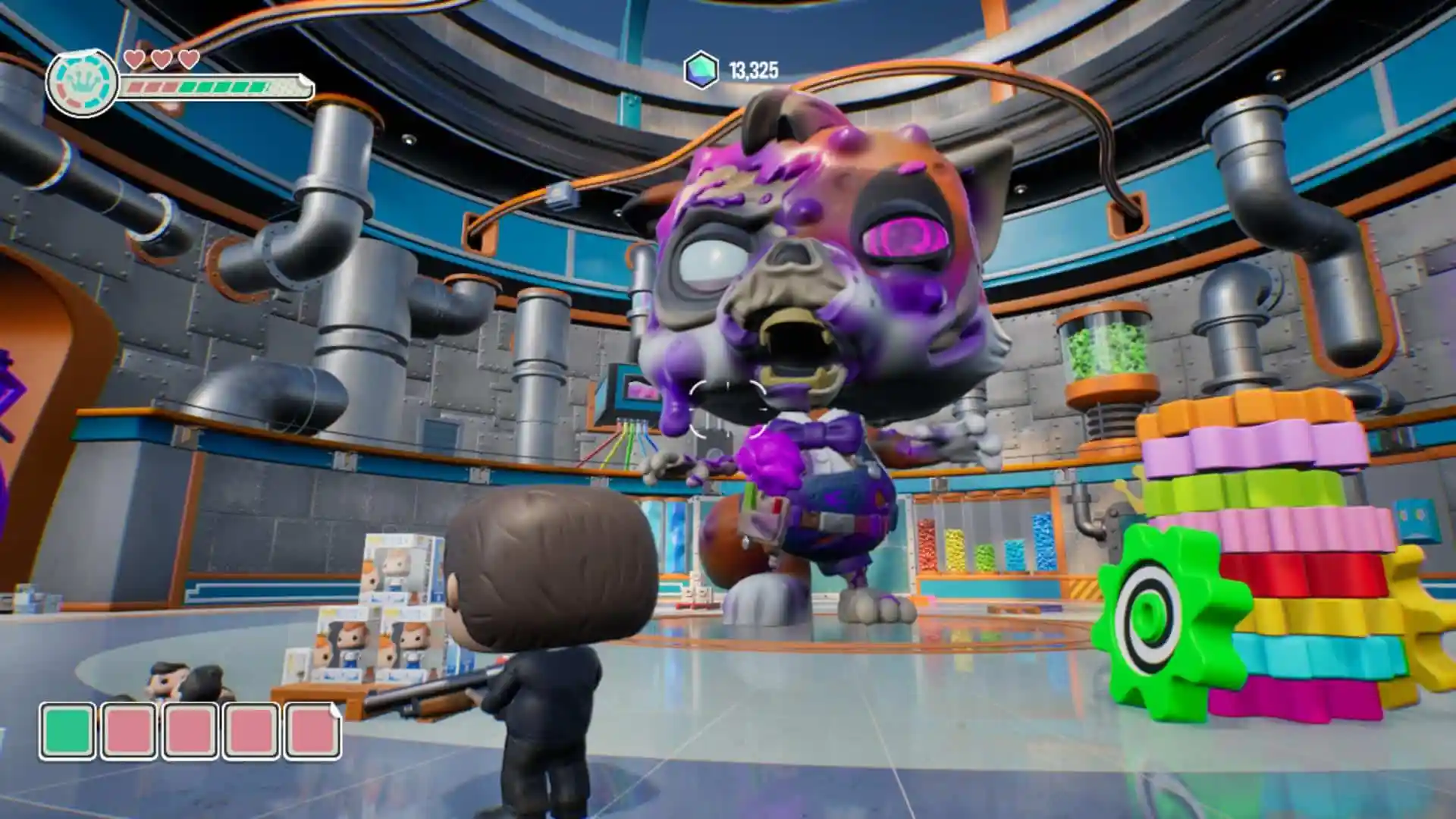Choose the green filled slot

[x=68, y=731]
